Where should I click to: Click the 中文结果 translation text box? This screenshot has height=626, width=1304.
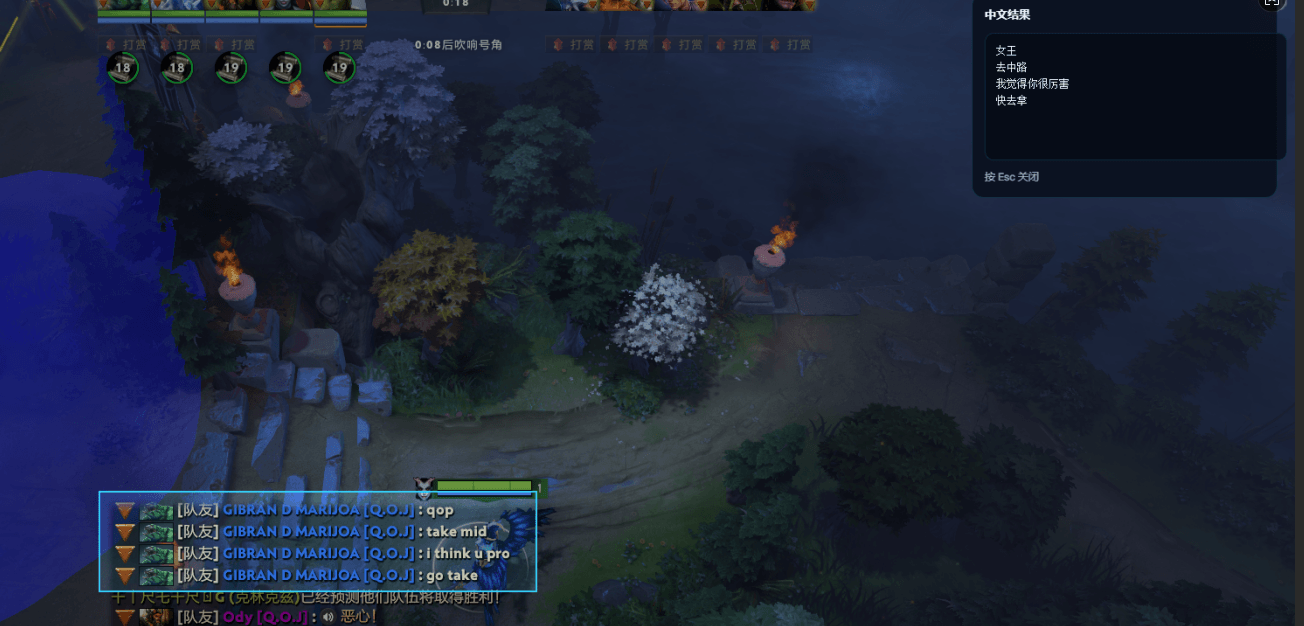pyautogui.click(x=1135, y=97)
